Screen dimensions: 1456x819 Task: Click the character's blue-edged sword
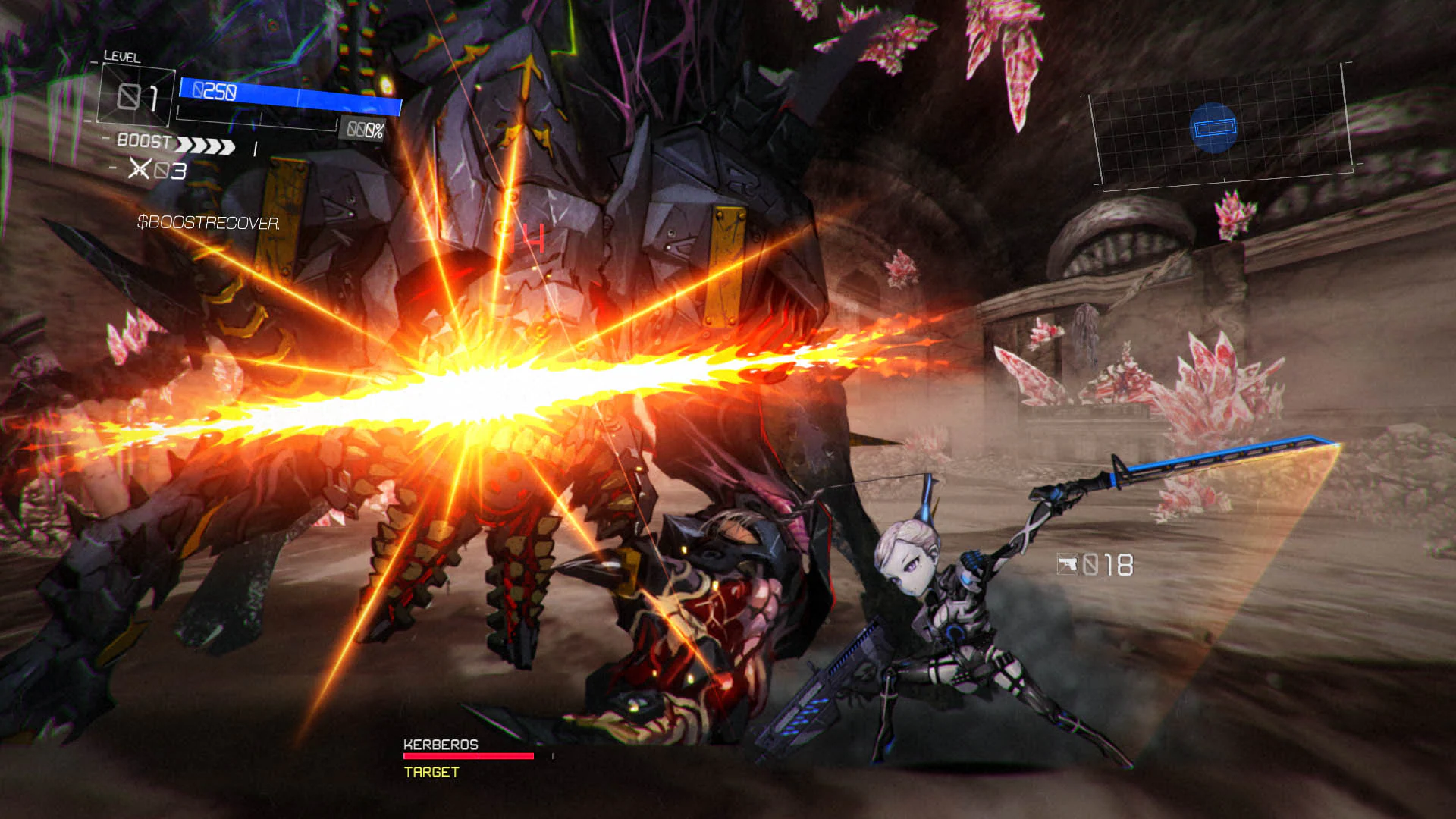pyautogui.click(x=1204, y=459)
